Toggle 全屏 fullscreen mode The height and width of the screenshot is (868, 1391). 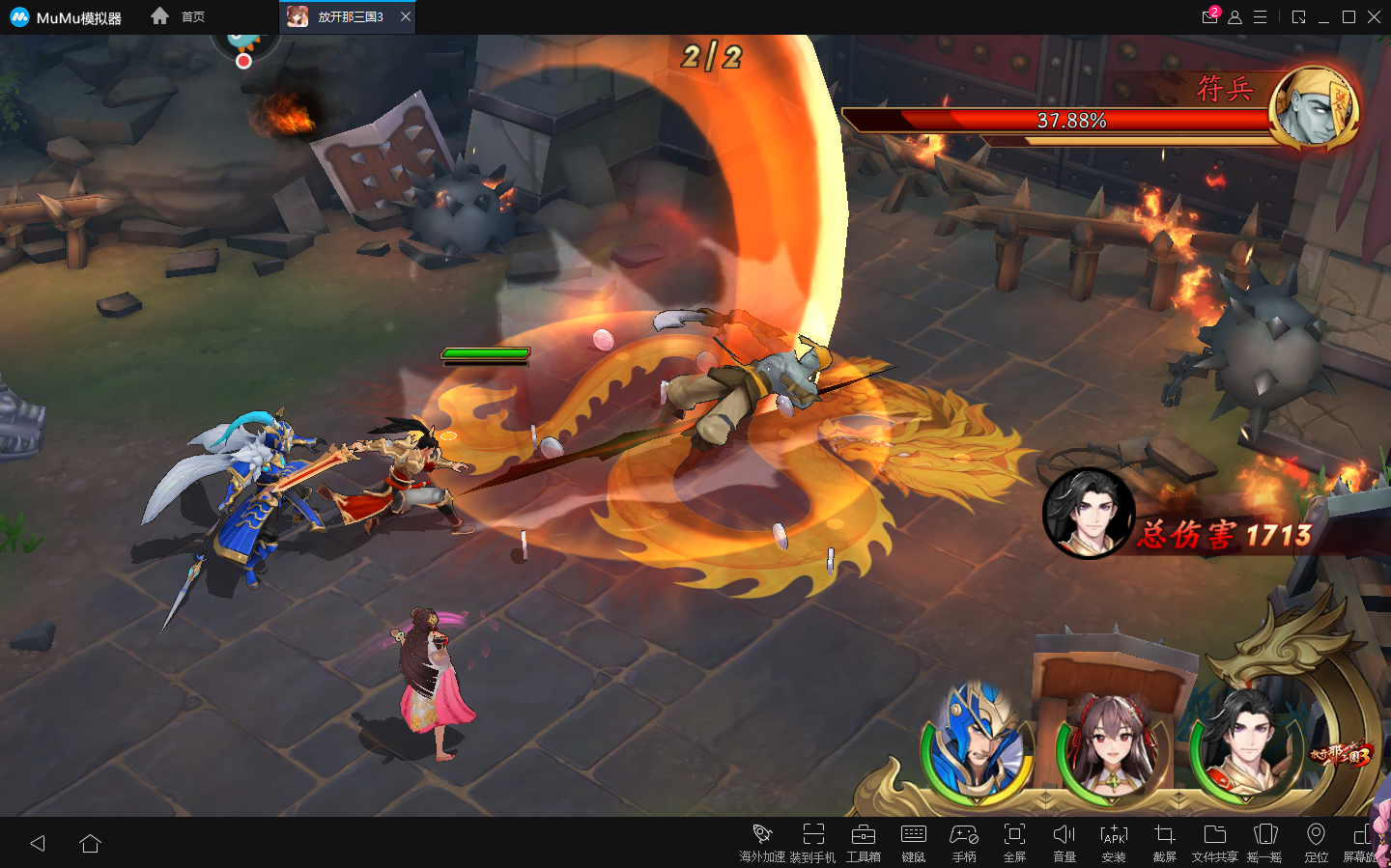click(1014, 841)
